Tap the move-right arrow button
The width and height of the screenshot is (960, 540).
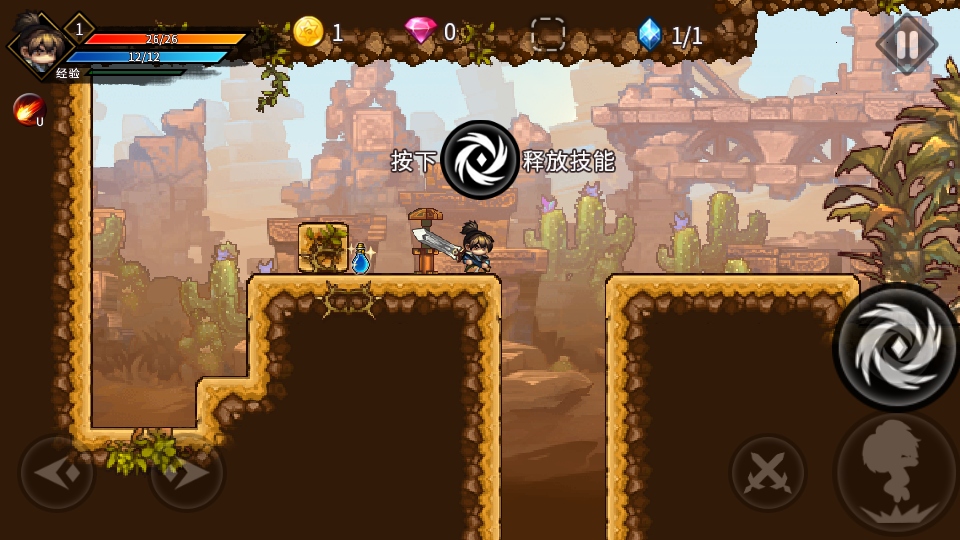pyautogui.click(x=186, y=473)
